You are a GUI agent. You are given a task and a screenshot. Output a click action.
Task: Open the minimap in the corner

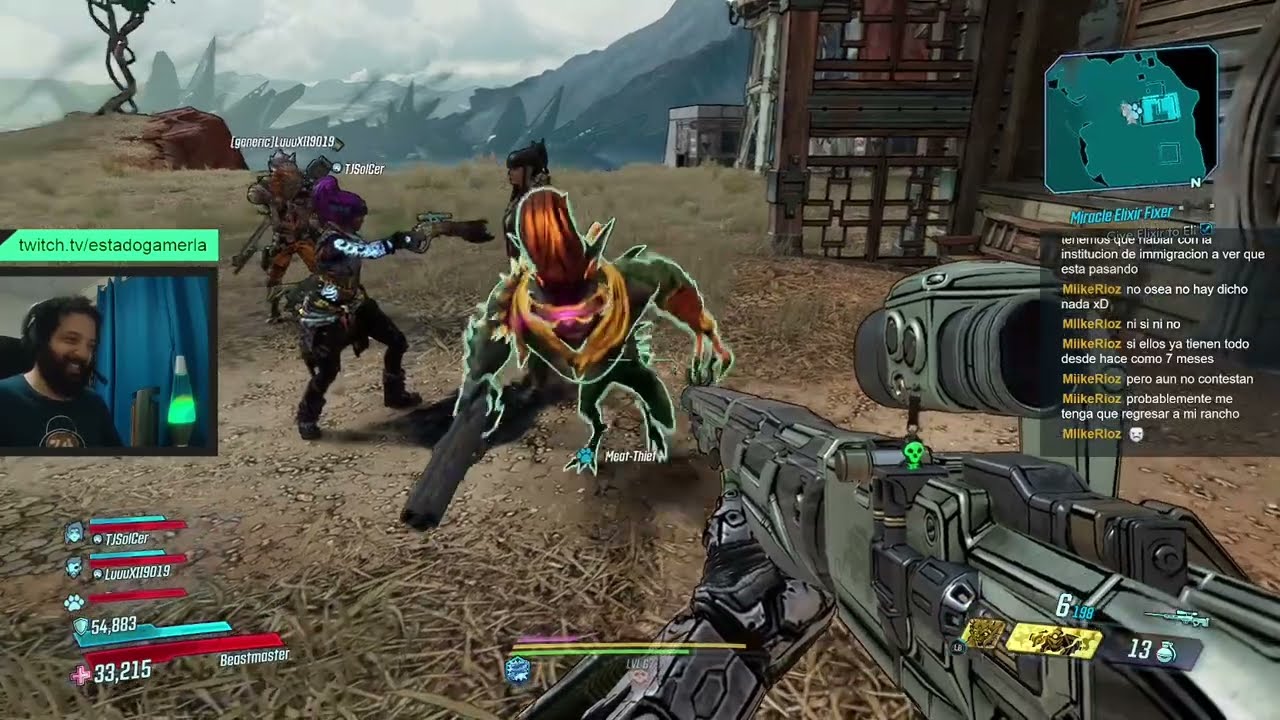point(1130,118)
